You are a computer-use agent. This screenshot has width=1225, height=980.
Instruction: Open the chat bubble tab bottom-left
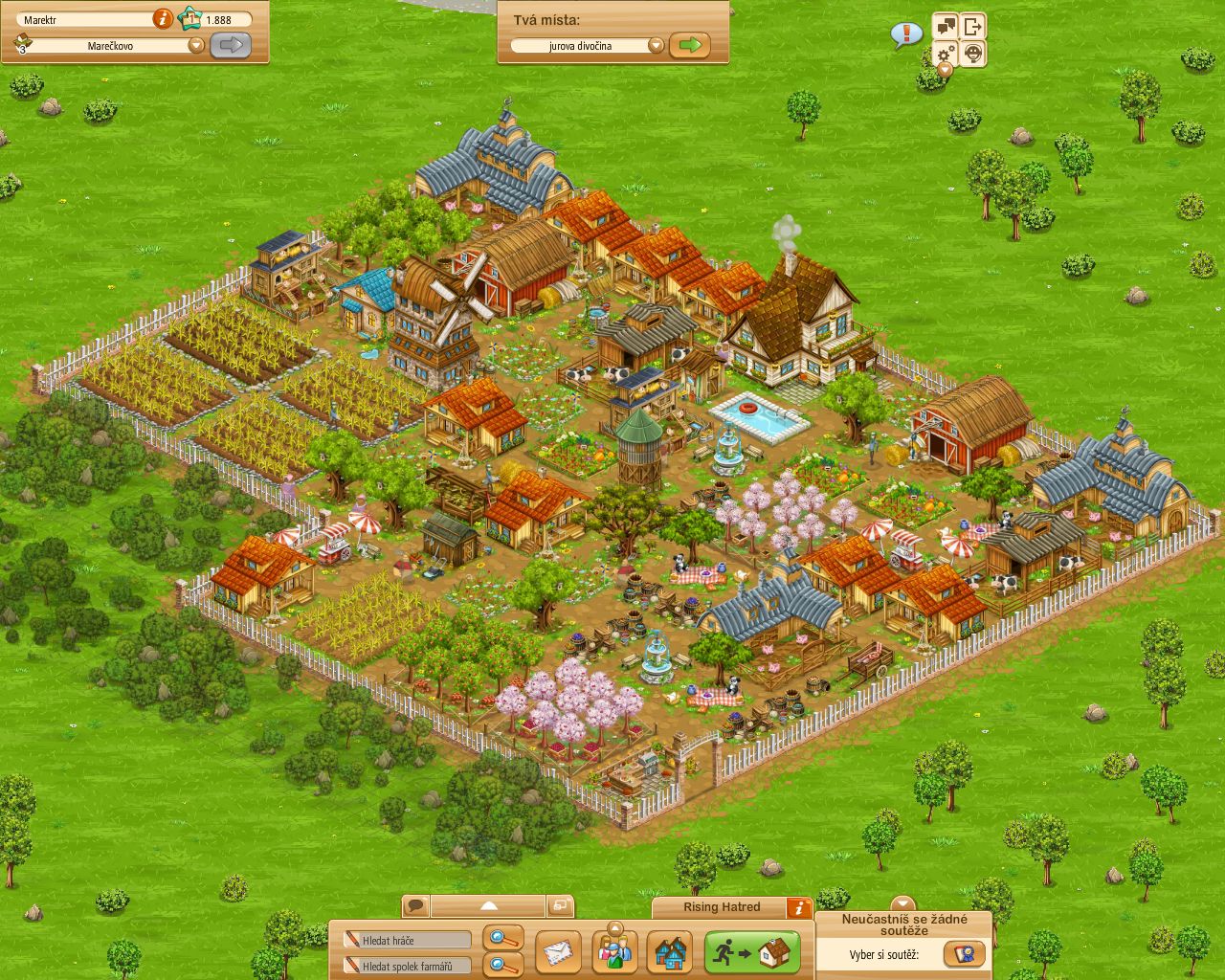pos(415,903)
